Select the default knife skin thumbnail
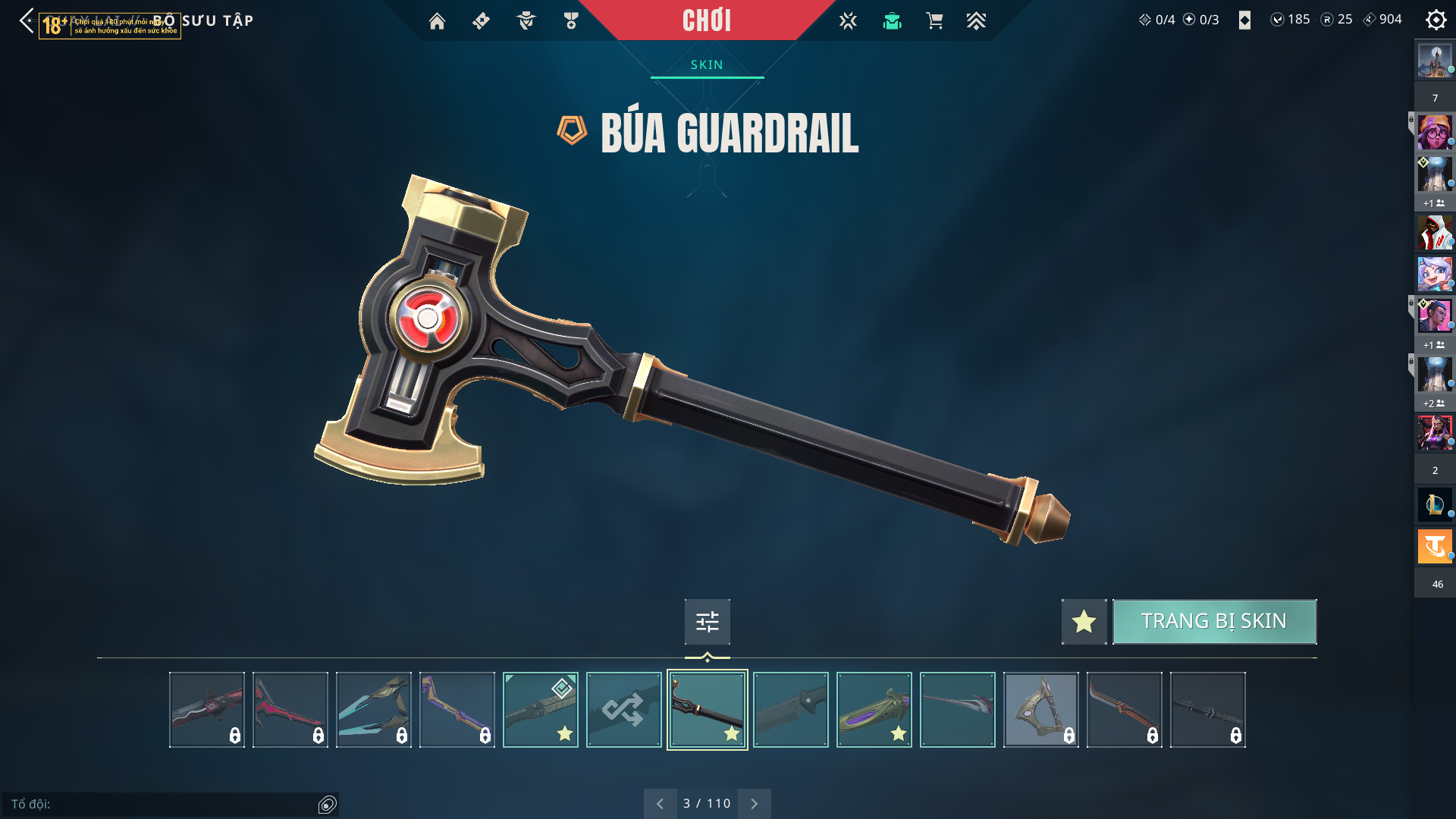The image size is (1456, 819). (x=790, y=710)
